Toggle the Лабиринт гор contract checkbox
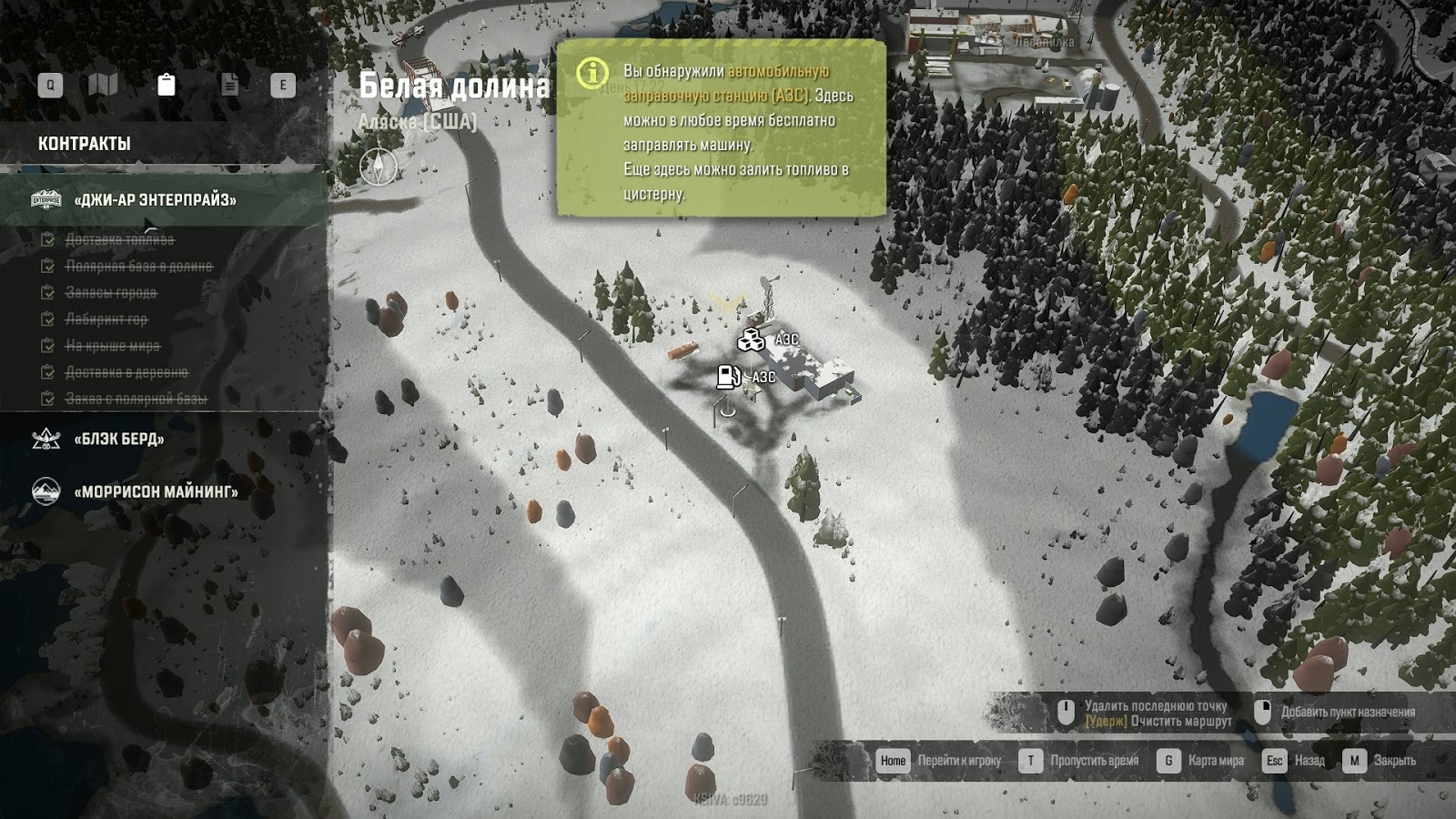 point(45,320)
